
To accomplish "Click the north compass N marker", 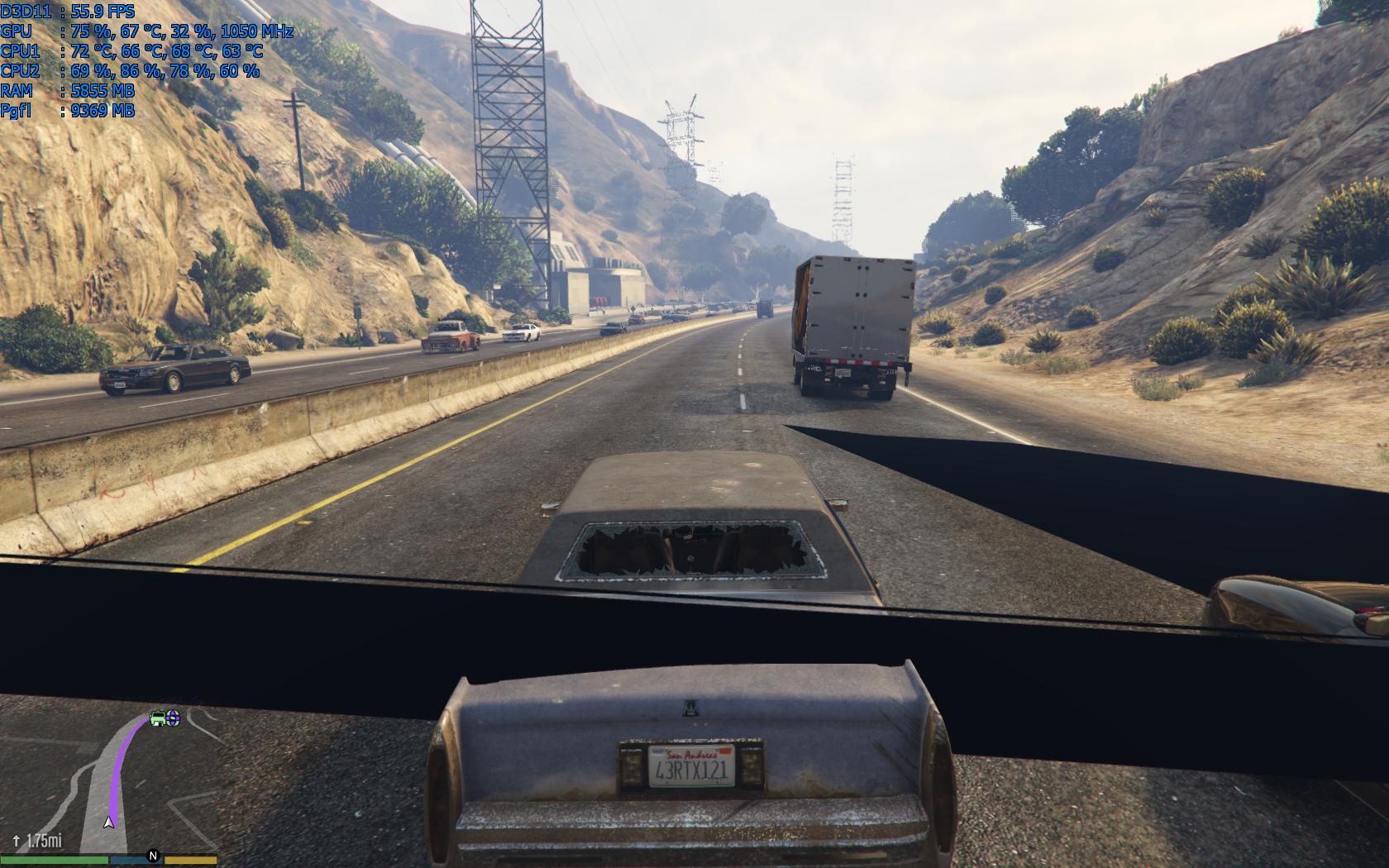I will coord(153,856).
